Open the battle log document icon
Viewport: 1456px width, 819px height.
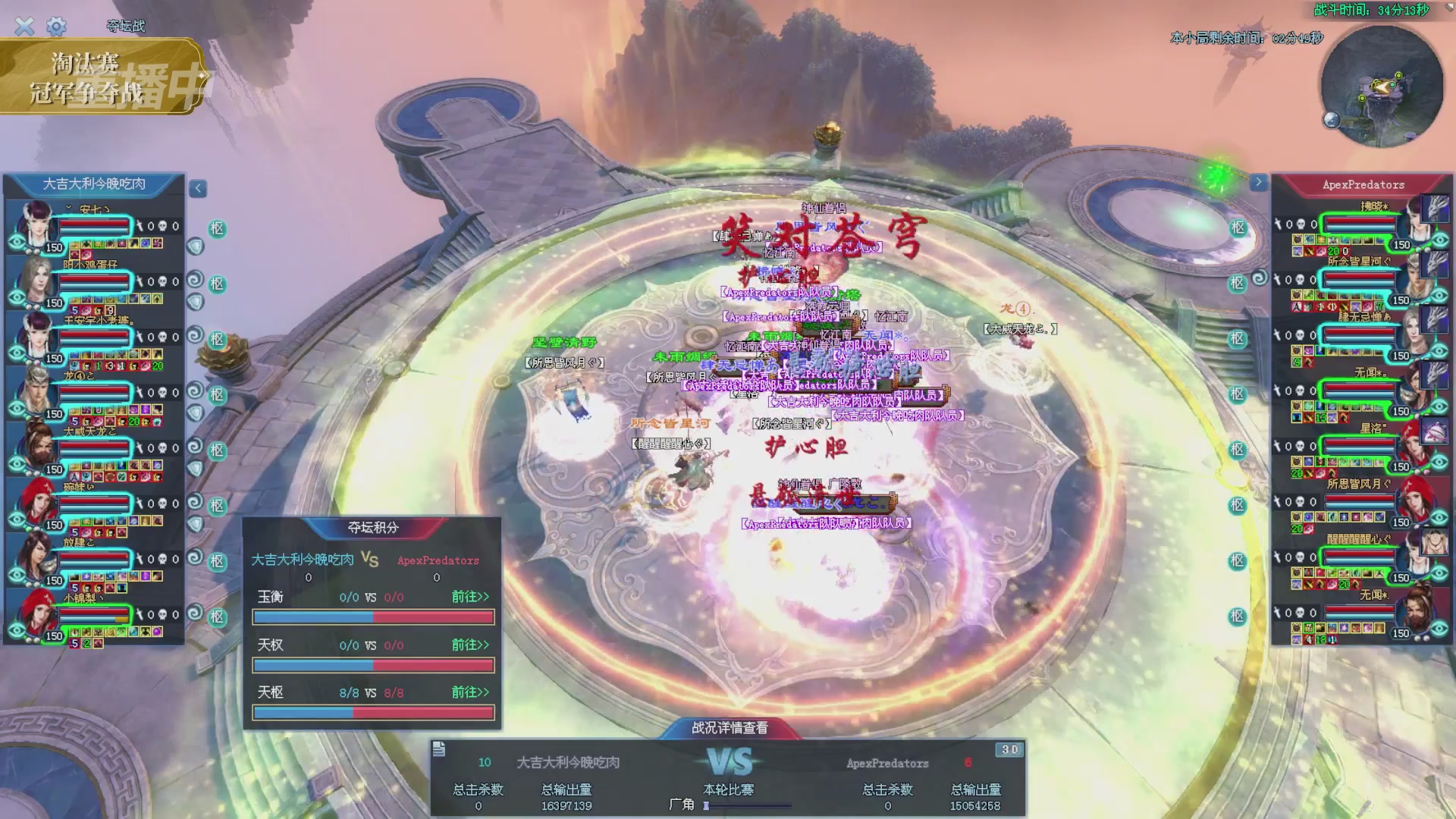pyautogui.click(x=438, y=750)
